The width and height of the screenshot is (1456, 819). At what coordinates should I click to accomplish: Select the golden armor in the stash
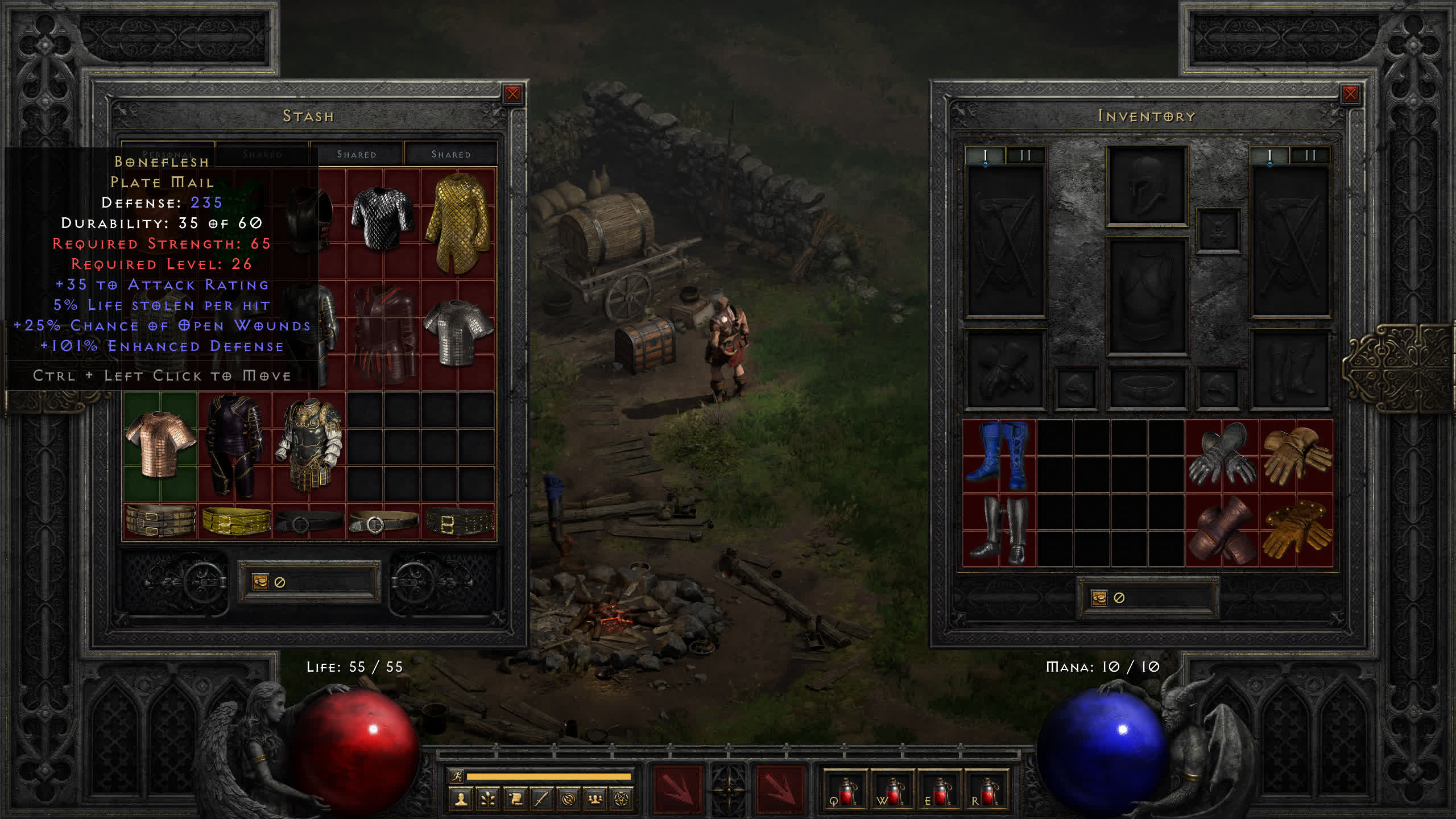coord(458,223)
